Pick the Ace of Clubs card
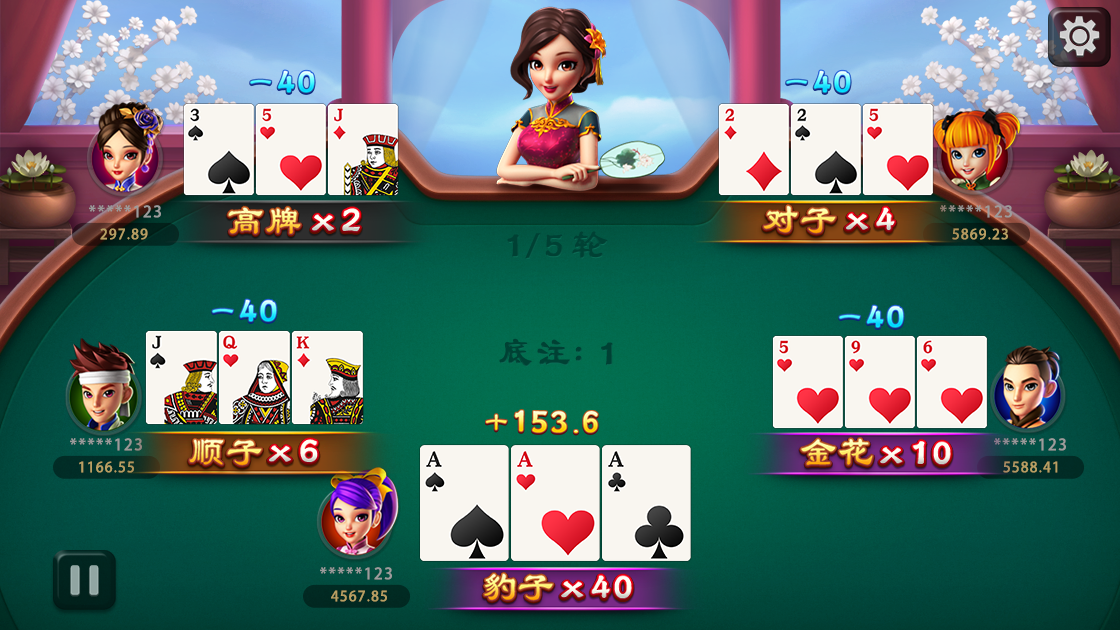Viewport: 1120px width, 630px height. click(x=646, y=503)
